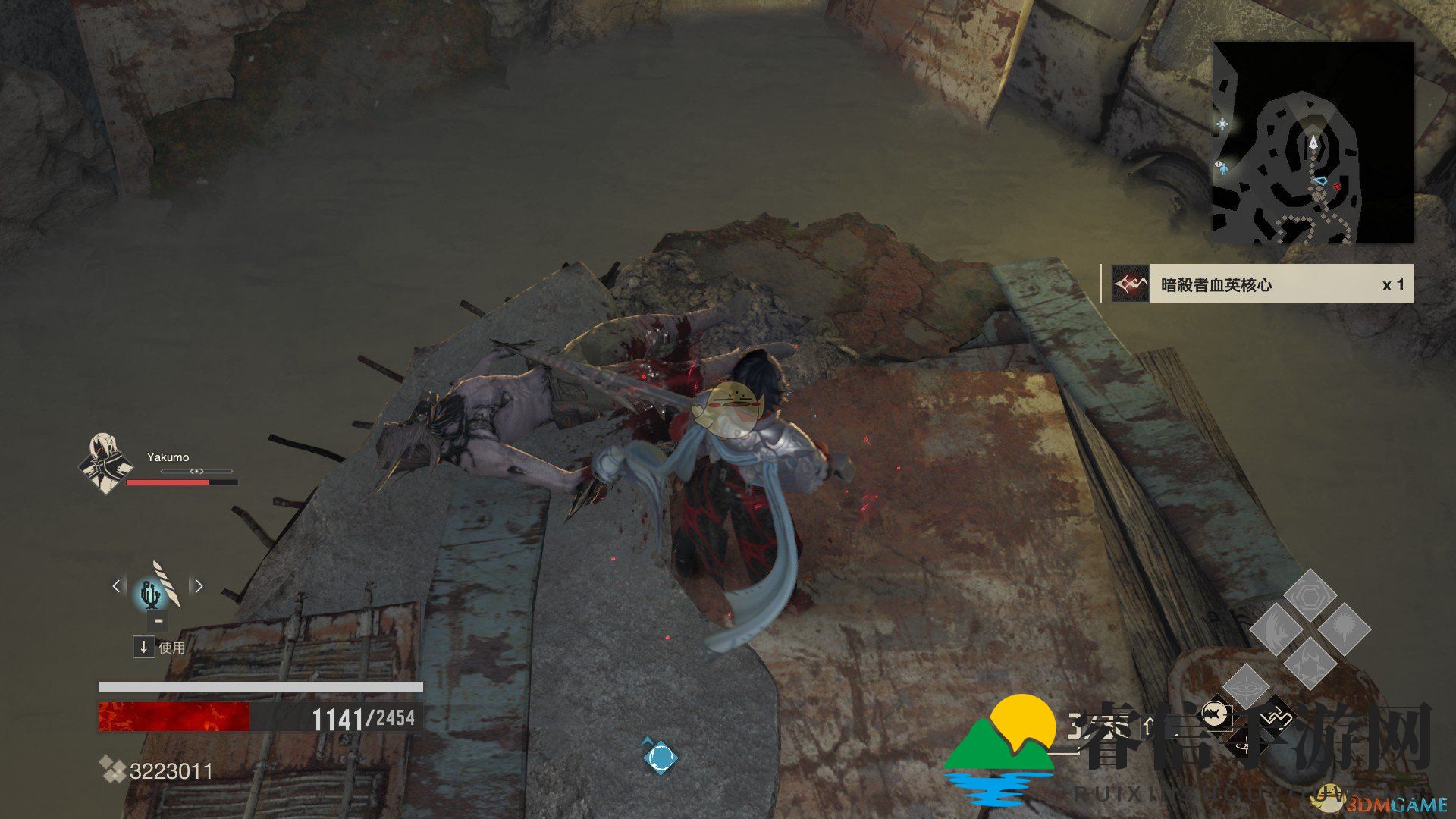
Task: Click the 暗殺者血英核心 item pickup notification
Action: click(1257, 284)
